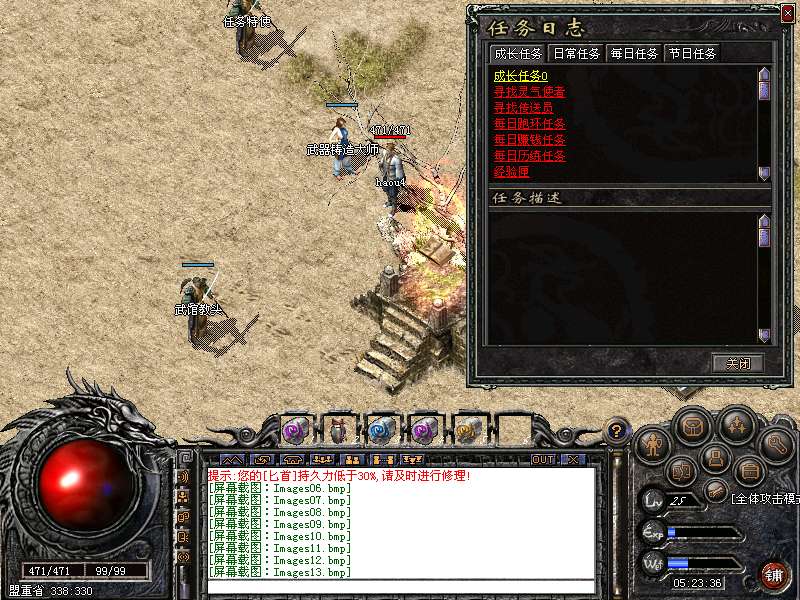
Task: Click the OUT button above the chat
Action: coord(543,459)
